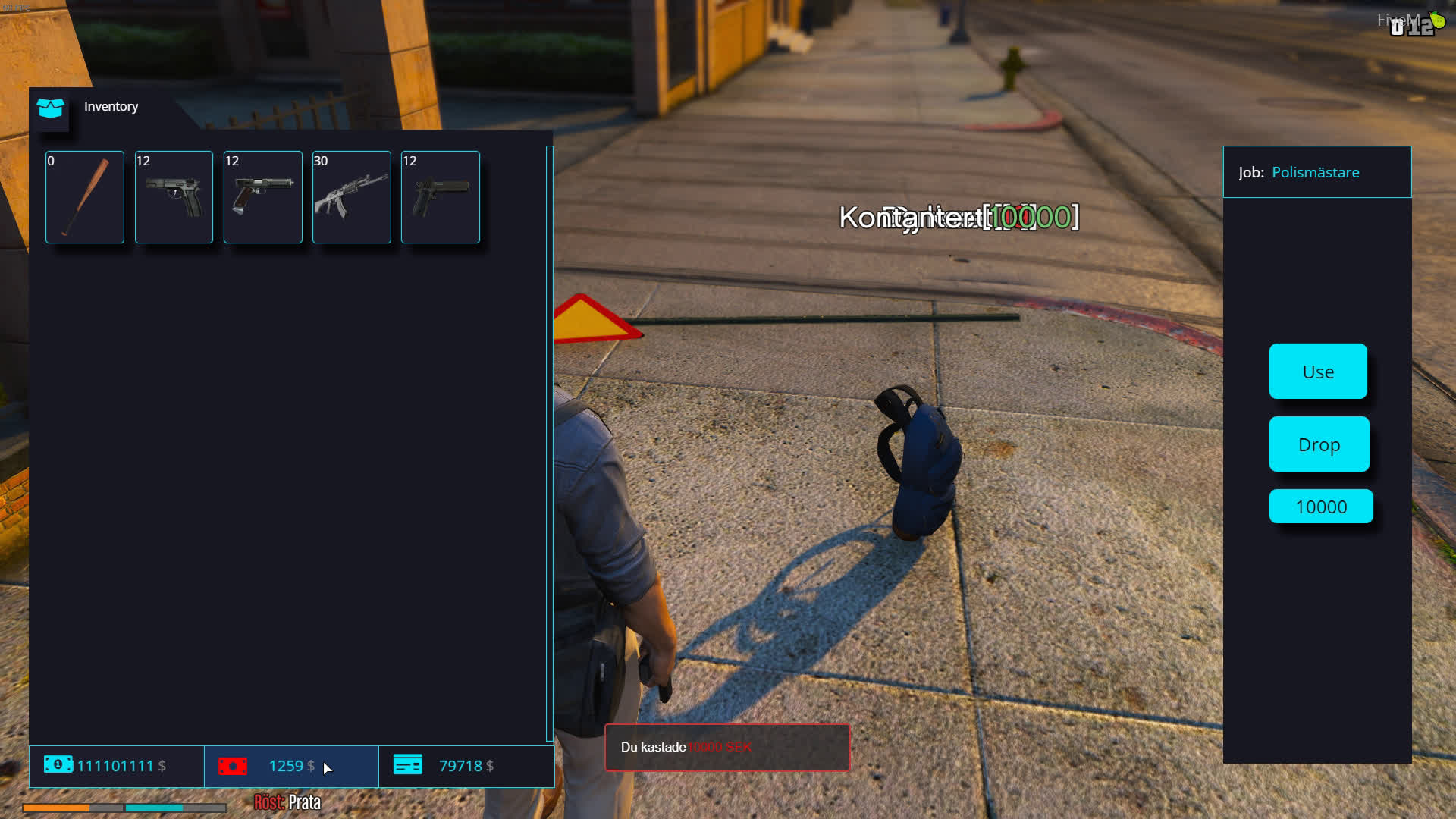Pick the dark heavy pistol slot
Screen dimensions: 1456x819
[x=440, y=197]
